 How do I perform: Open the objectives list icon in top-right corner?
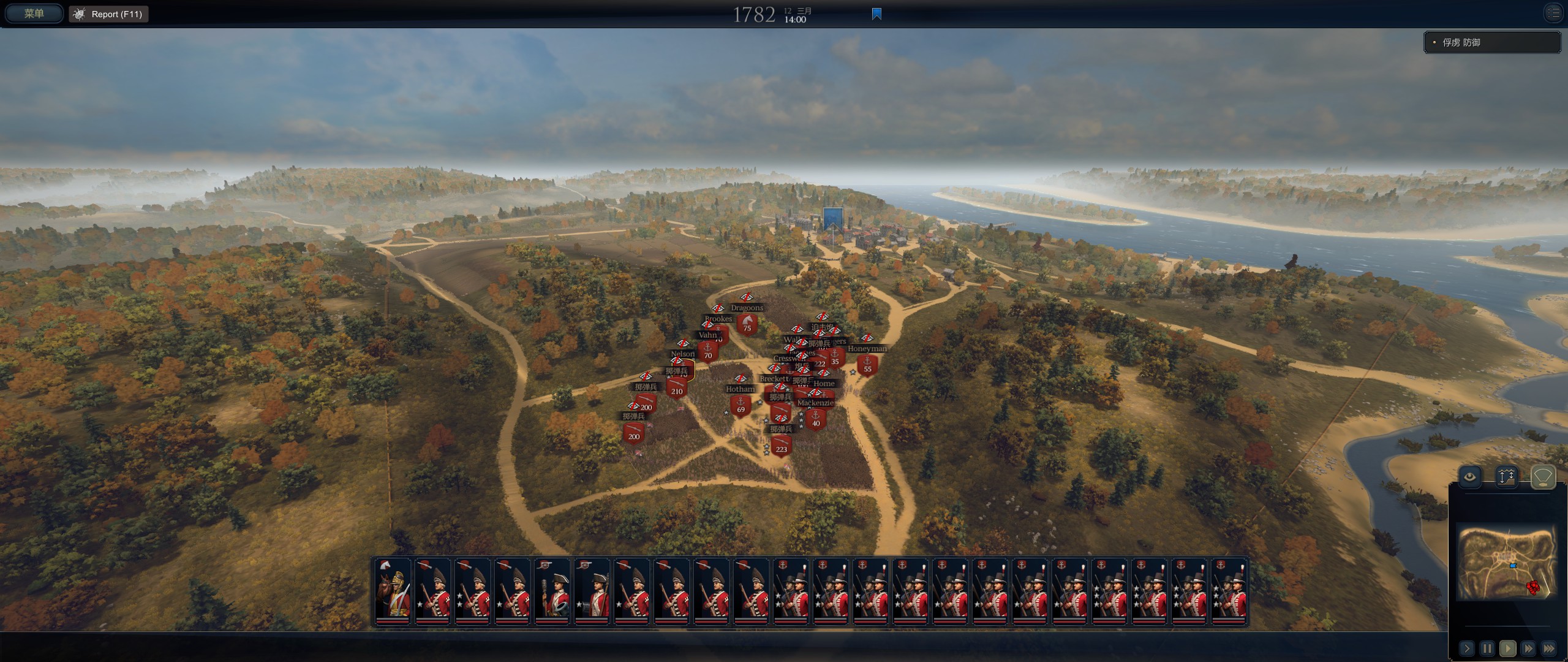[x=1553, y=13]
